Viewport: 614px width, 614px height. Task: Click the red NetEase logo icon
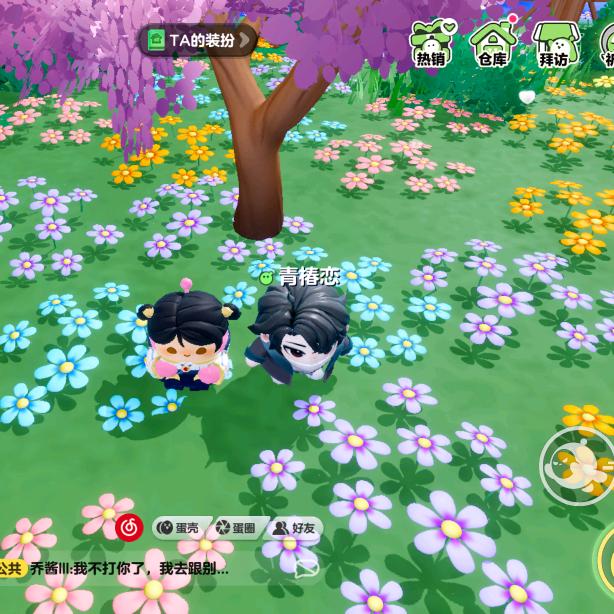(x=129, y=526)
